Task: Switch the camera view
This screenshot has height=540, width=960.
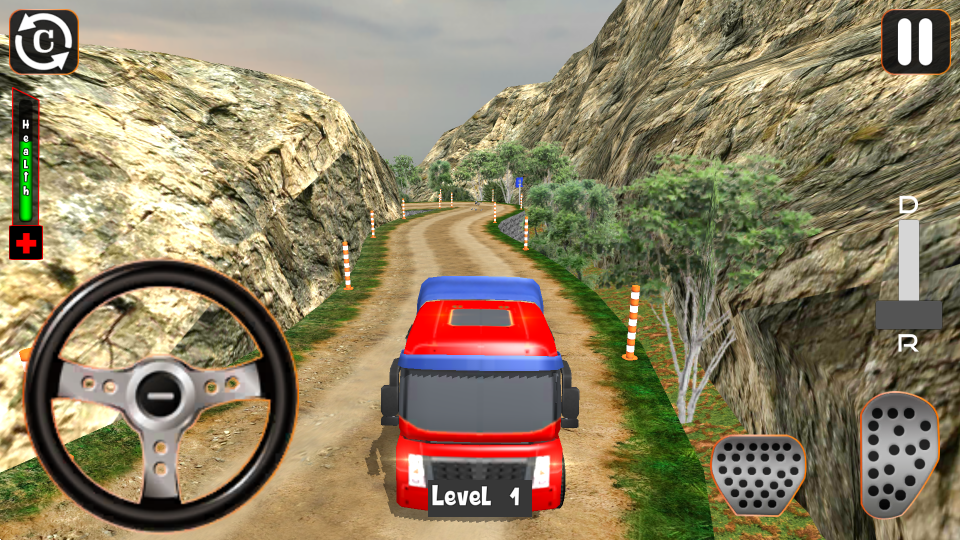Action: [44, 42]
